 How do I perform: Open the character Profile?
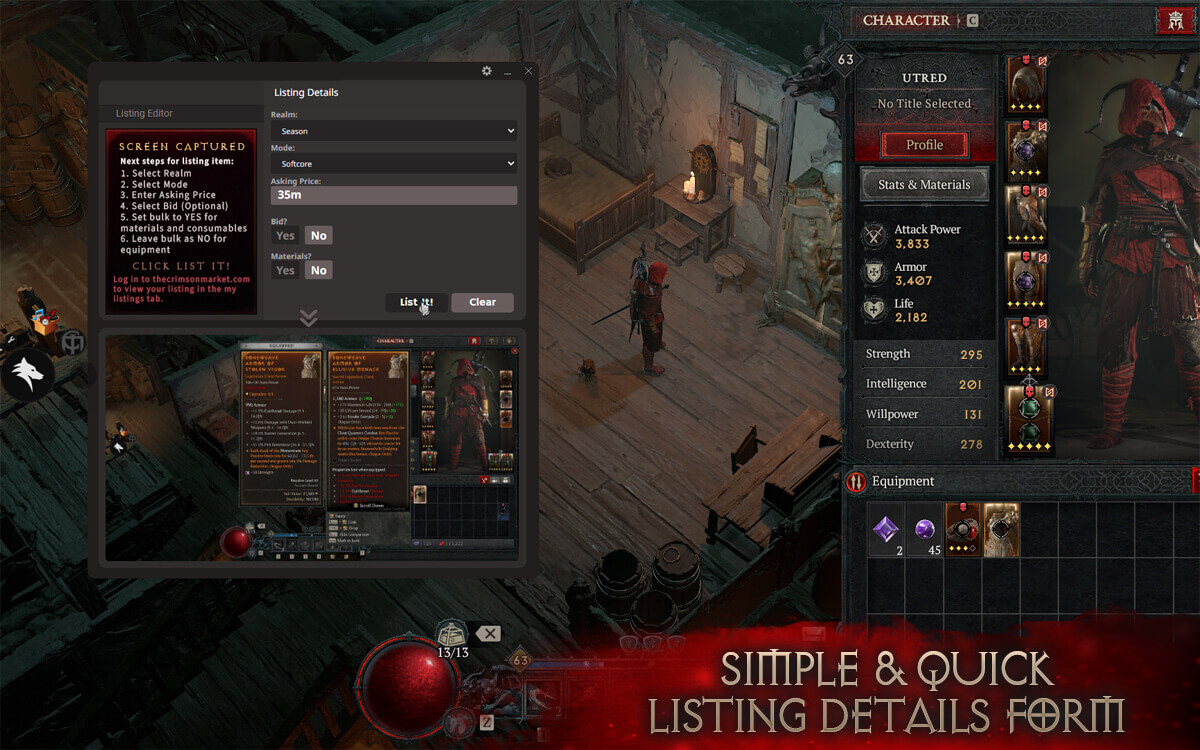click(x=924, y=145)
